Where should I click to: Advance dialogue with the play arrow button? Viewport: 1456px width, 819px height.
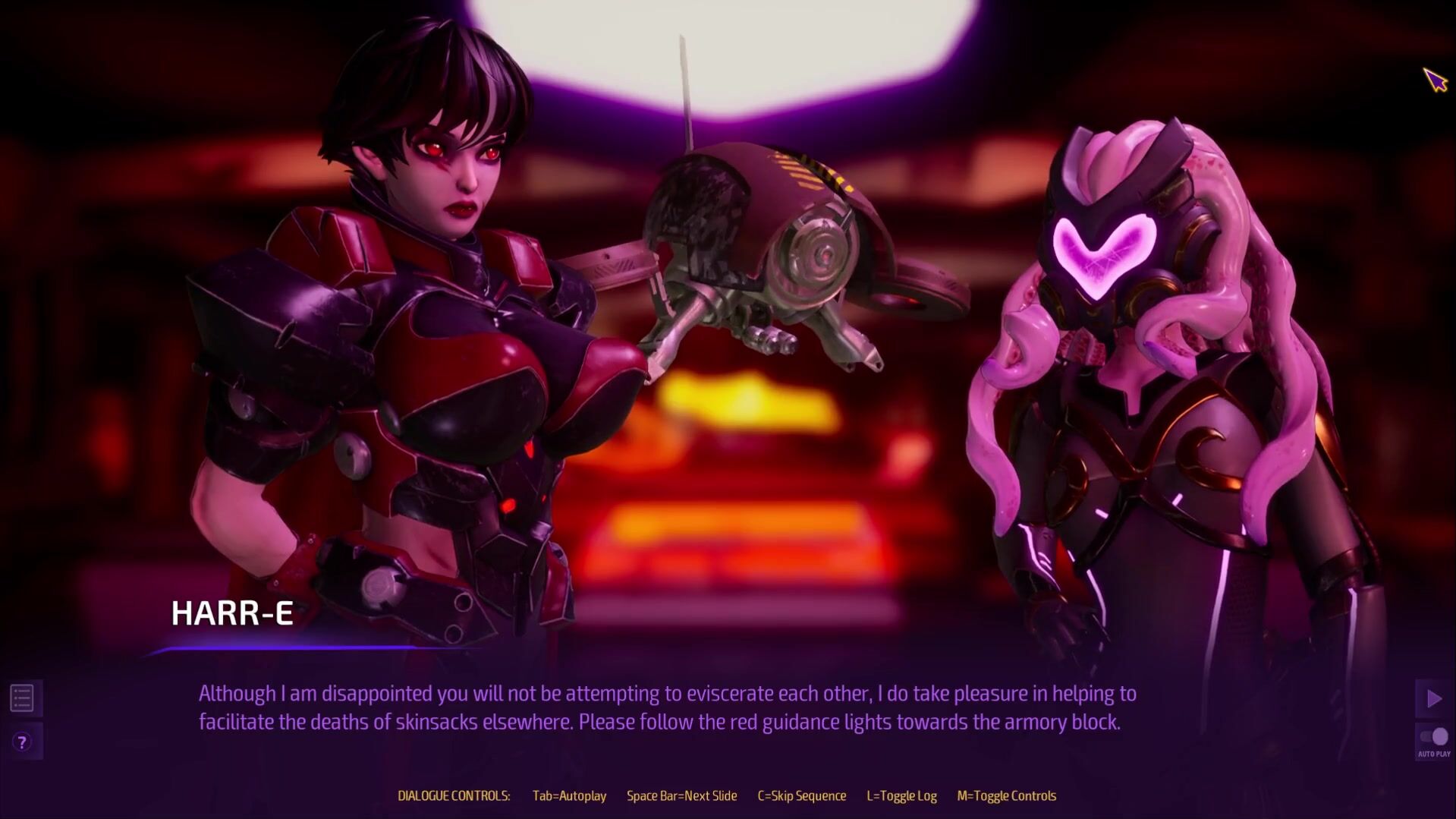click(x=1433, y=698)
